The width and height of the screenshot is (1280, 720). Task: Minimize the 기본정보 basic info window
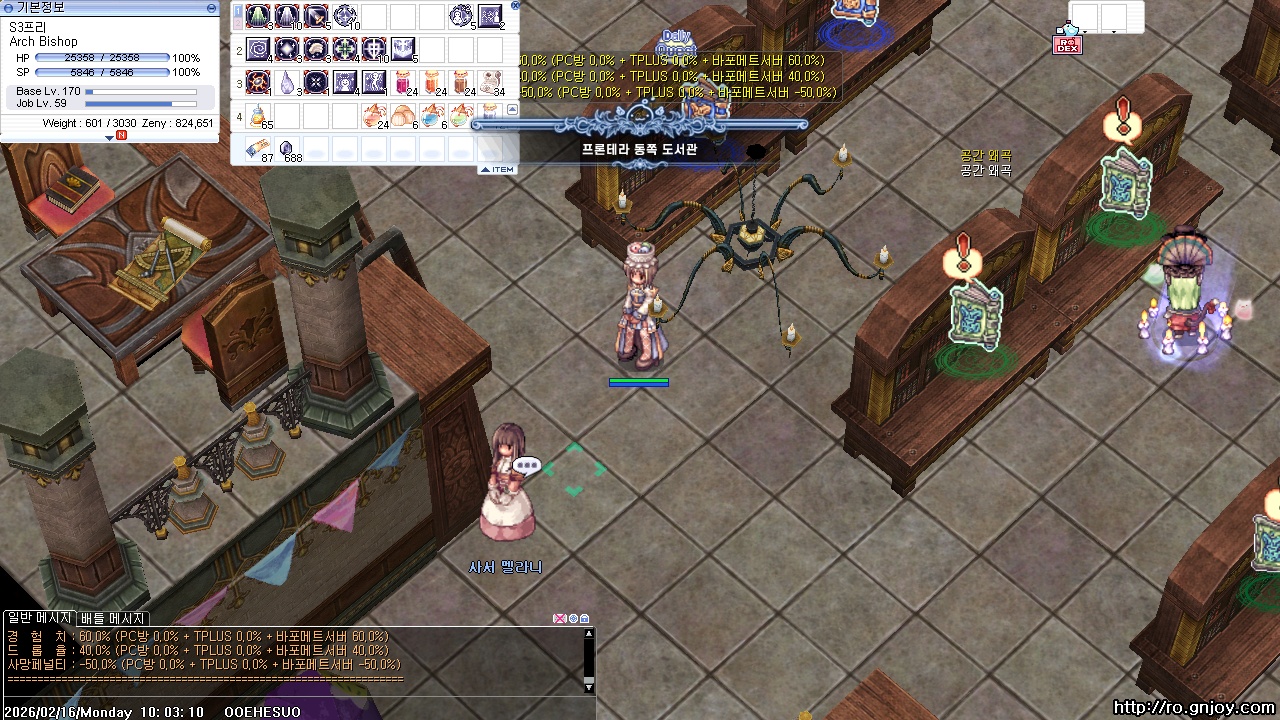coord(211,7)
